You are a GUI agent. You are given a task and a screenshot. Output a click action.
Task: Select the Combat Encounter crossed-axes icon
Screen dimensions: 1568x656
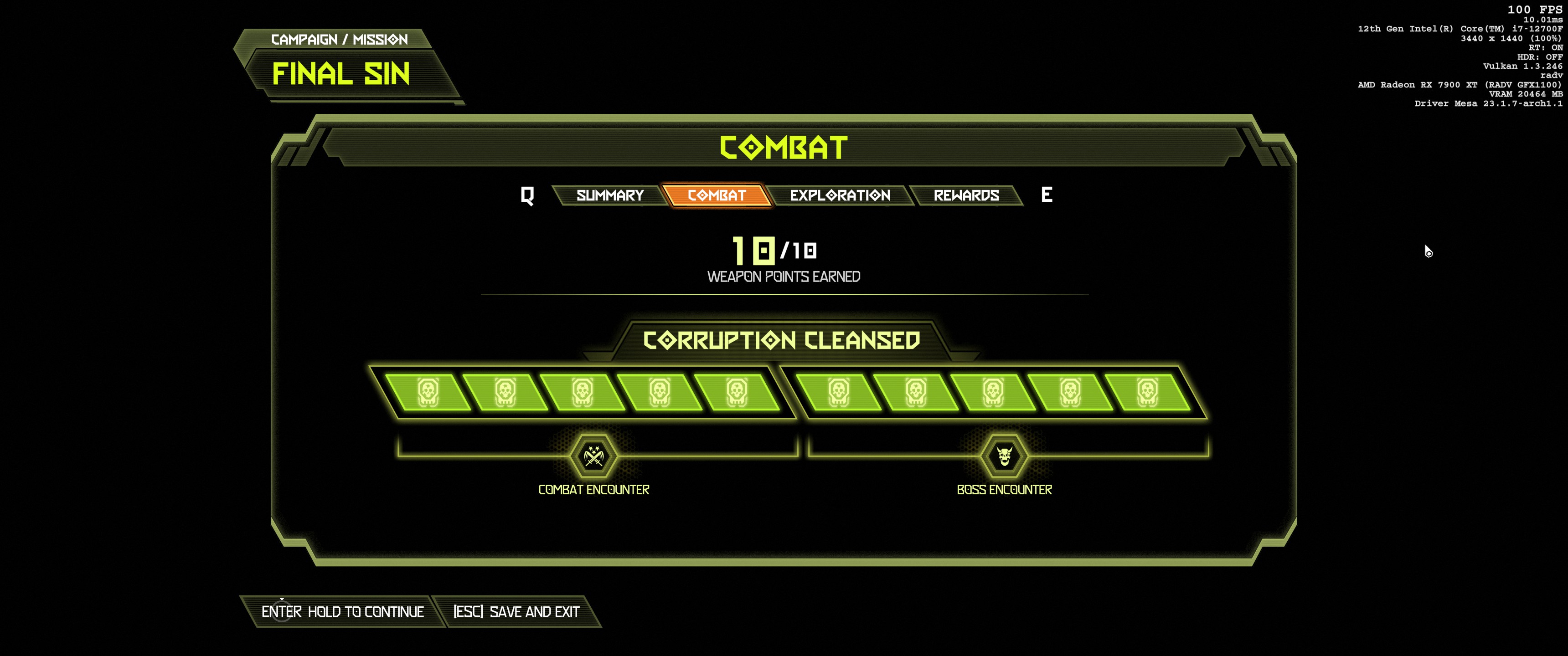point(593,456)
